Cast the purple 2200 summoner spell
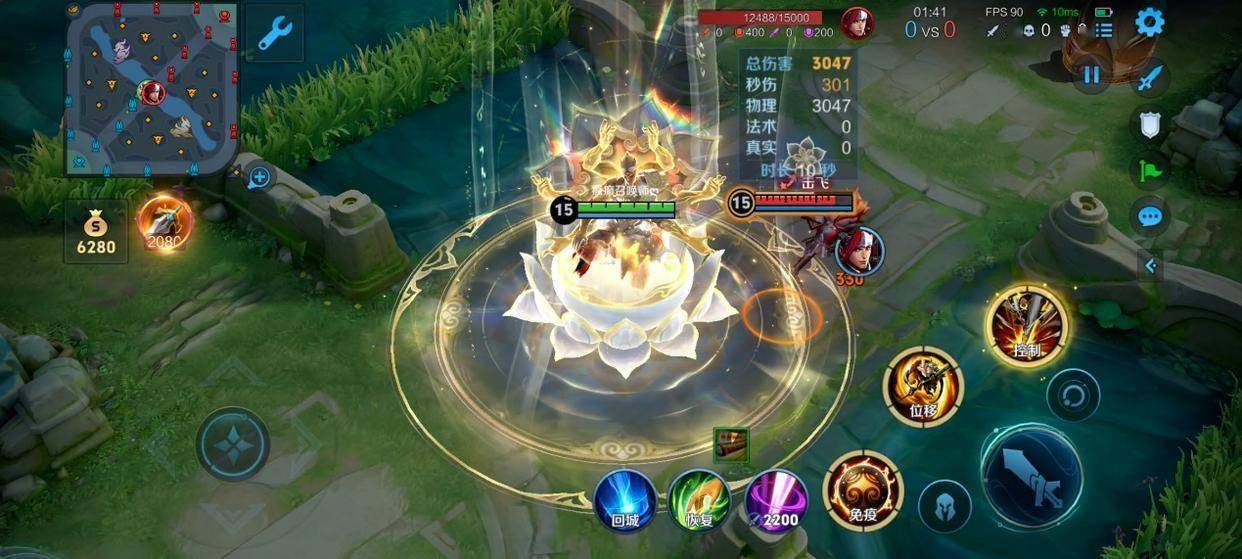This screenshot has height=559, width=1242. pyautogui.click(x=776, y=499)
